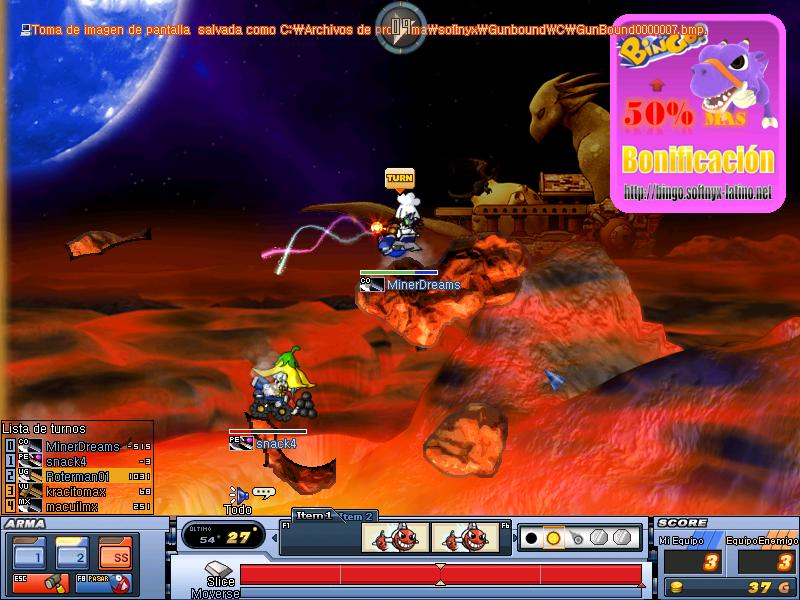Choose the SS special shot
The image size is (800, 600).
[115, 551]
